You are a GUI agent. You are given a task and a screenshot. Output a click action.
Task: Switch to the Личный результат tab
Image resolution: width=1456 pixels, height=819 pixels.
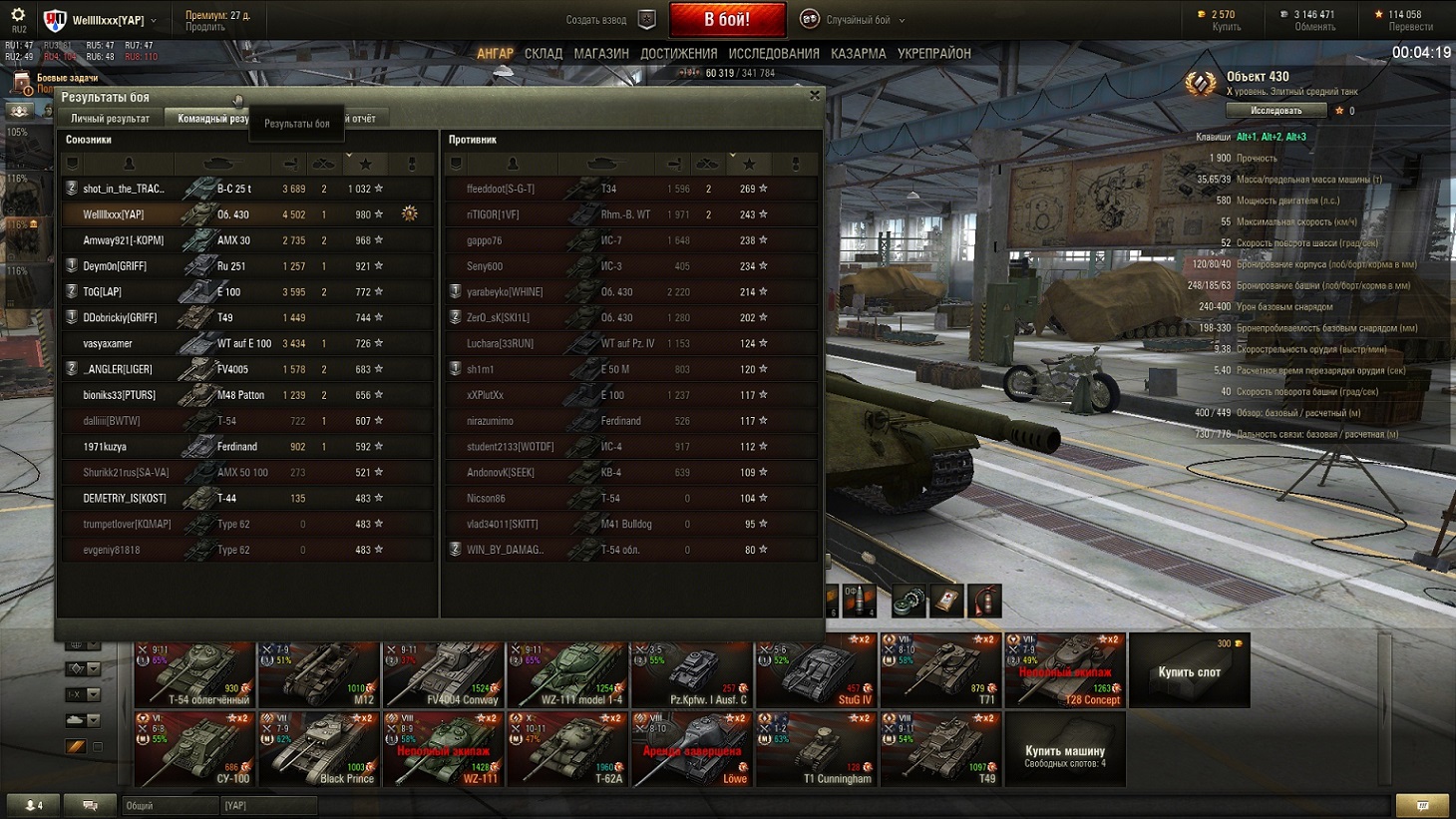point(110,119)
